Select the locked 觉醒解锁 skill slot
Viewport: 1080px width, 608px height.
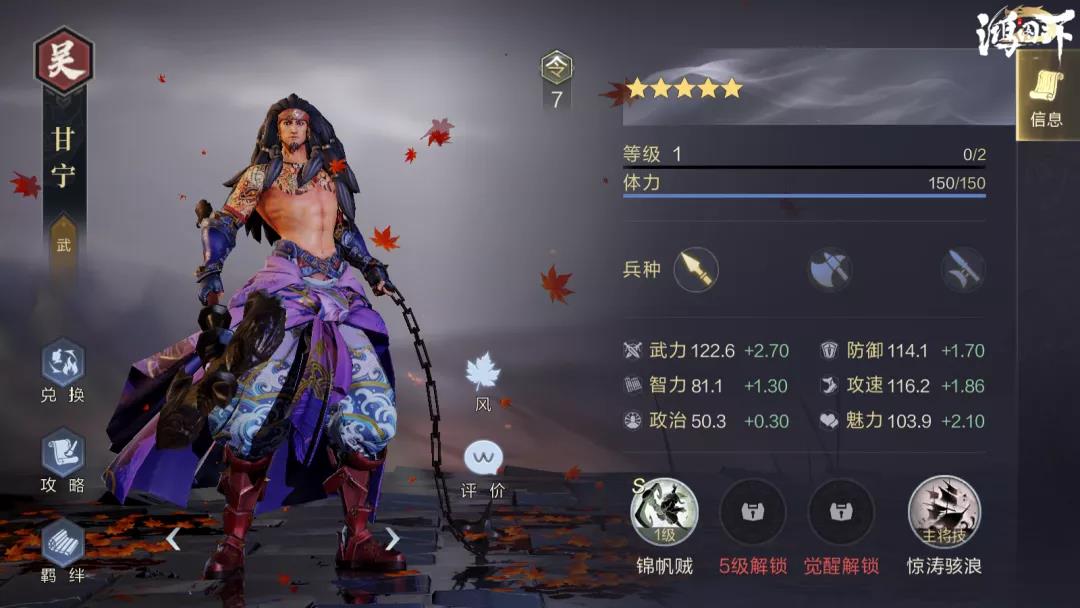click(841, 513)
